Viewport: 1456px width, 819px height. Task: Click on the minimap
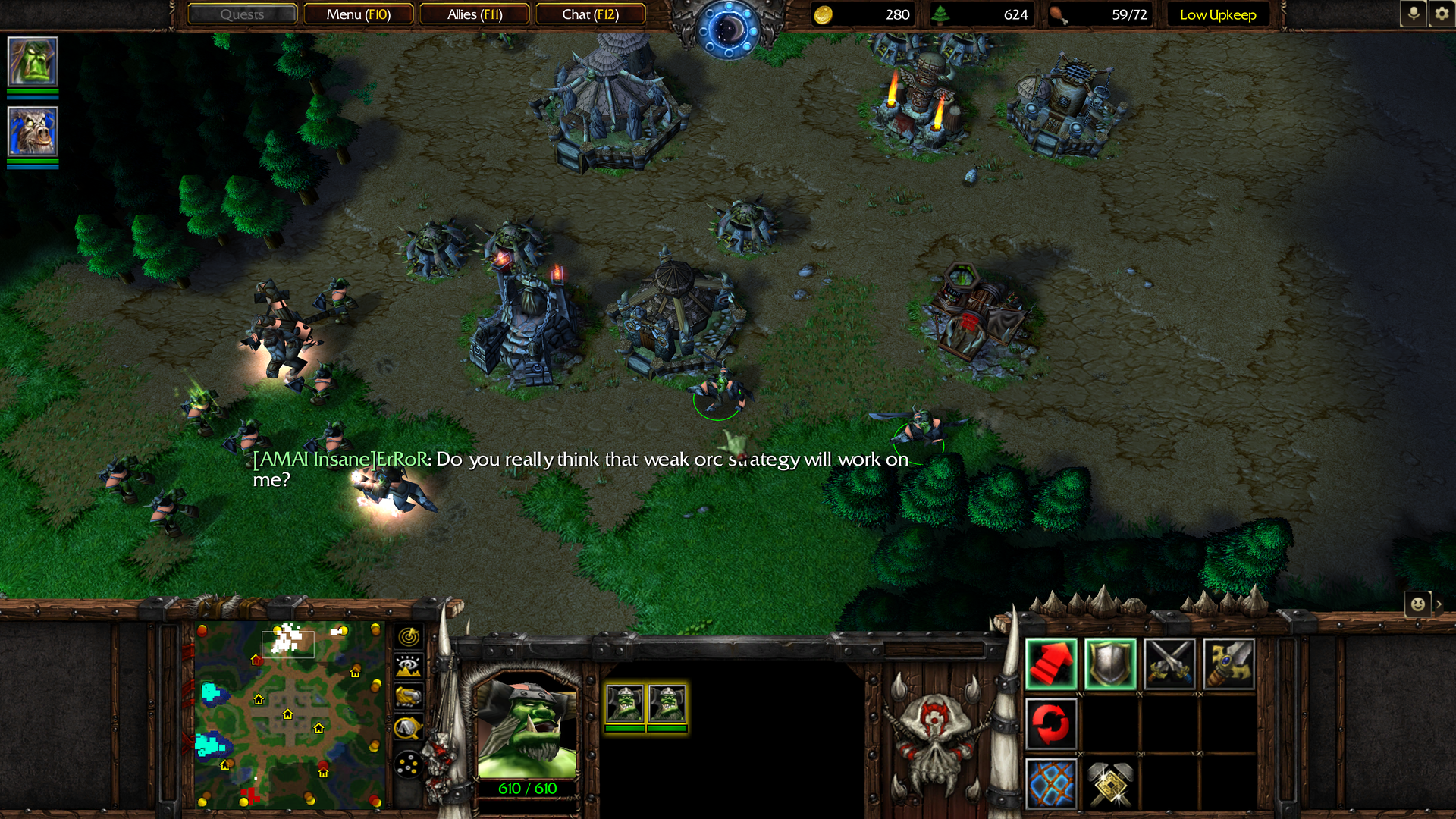pos(288,714)
